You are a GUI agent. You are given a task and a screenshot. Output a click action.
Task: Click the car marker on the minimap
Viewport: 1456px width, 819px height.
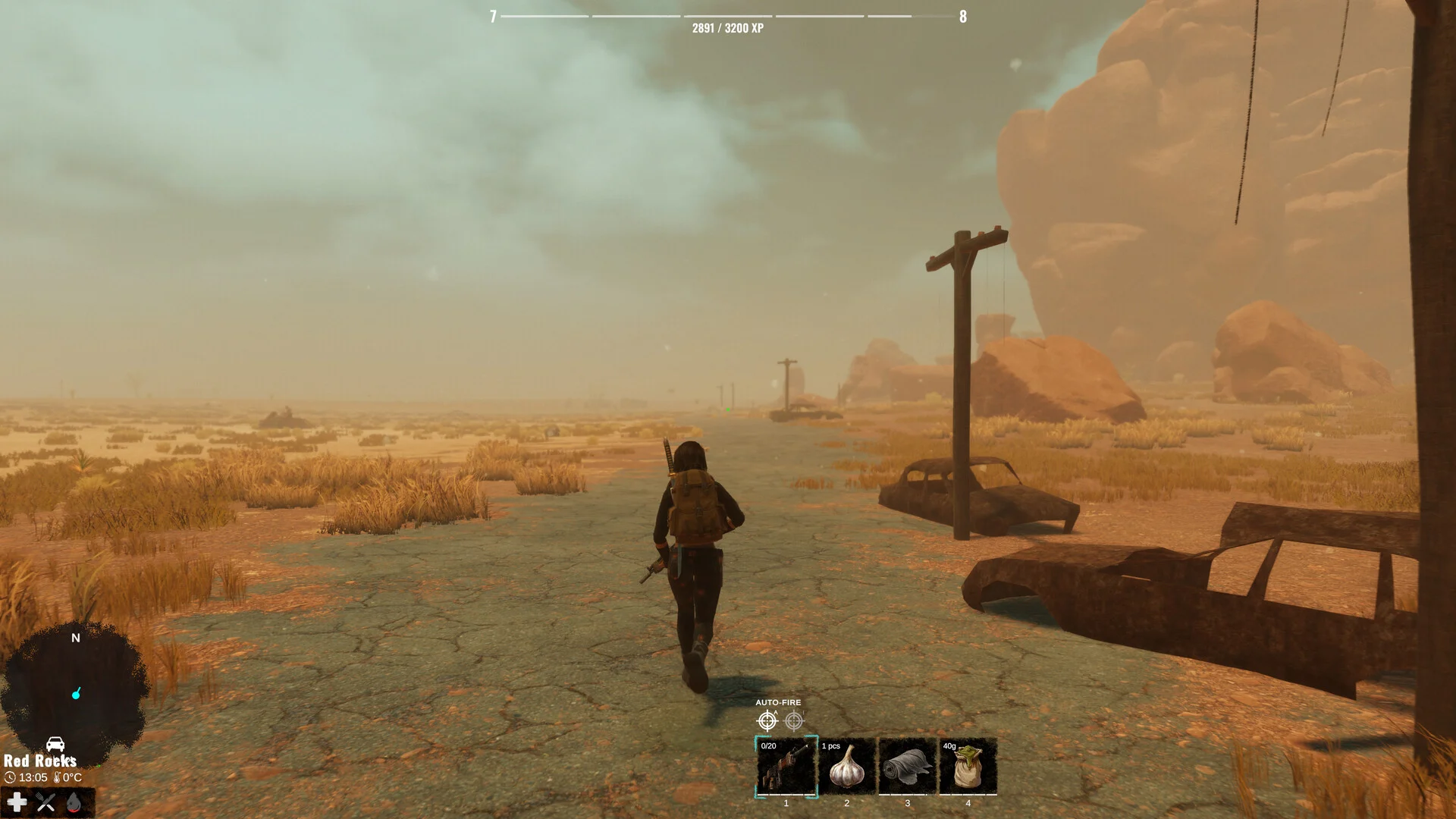[55, 744]
